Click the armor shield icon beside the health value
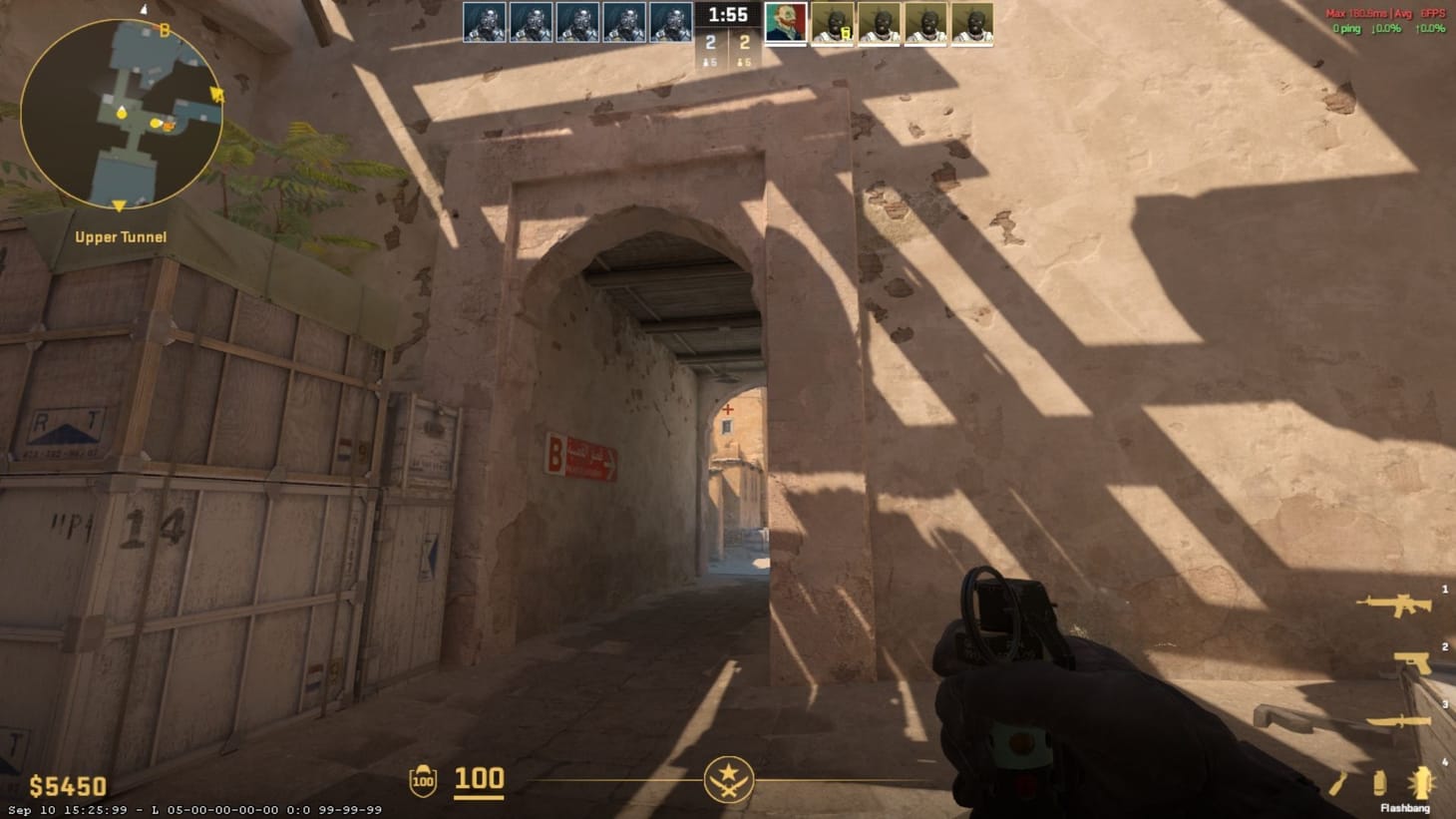1456x819 pixels. point(423,780)
